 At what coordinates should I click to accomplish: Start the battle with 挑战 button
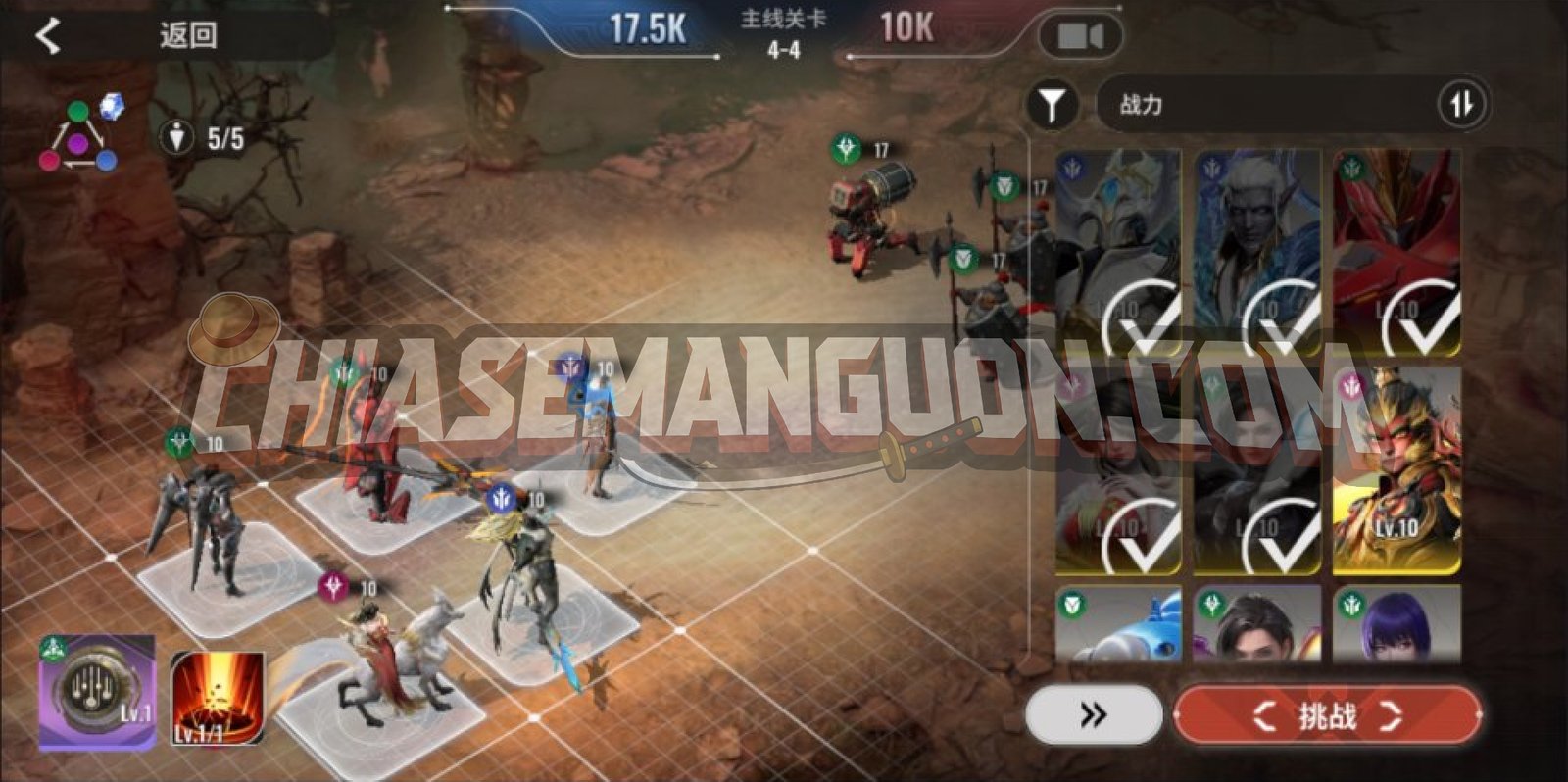pyautogui.click(x=1327, y=716)
